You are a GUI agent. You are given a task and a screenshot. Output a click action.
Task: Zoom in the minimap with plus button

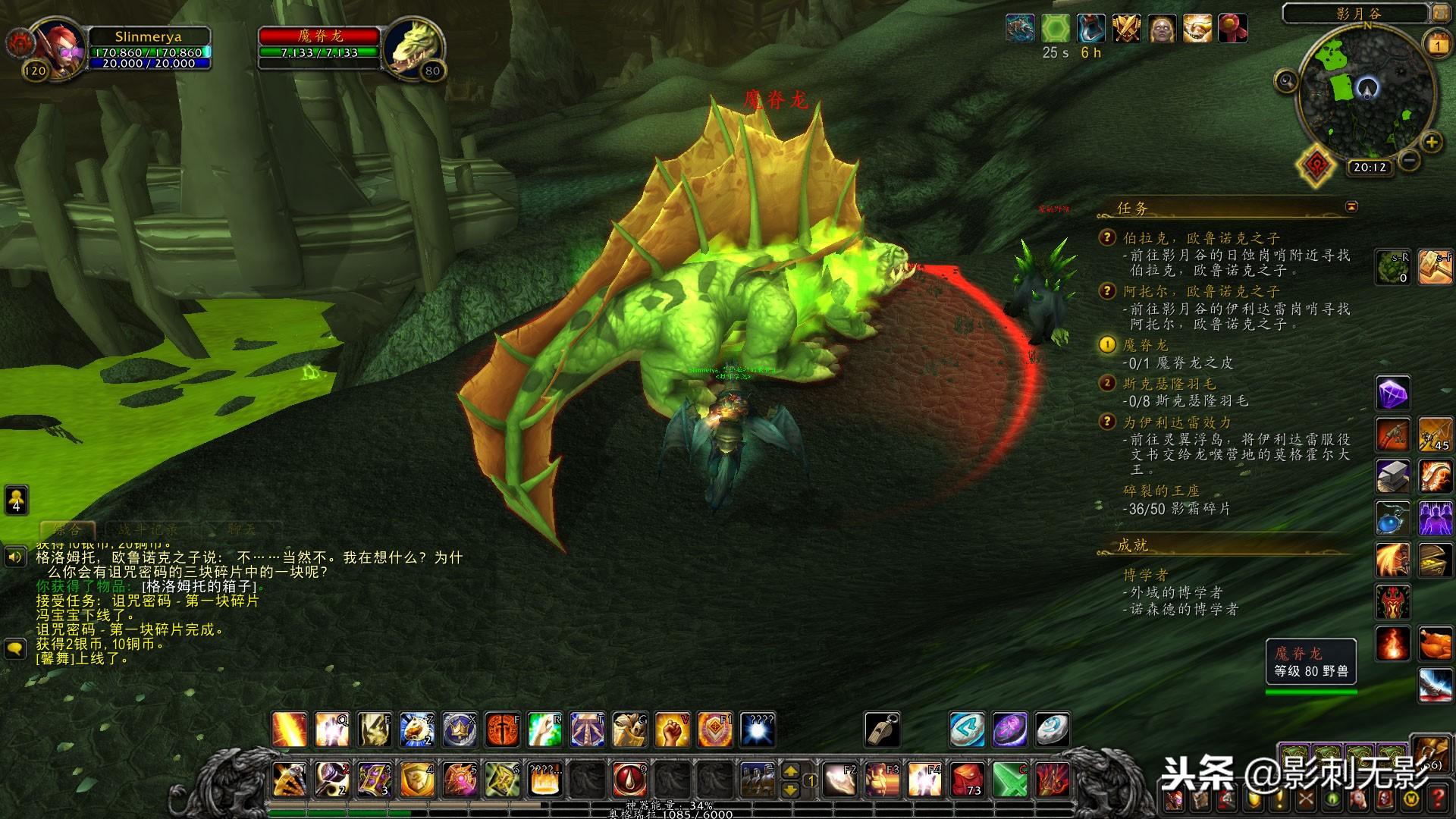pyautogui.click(x=1431, y=142)
